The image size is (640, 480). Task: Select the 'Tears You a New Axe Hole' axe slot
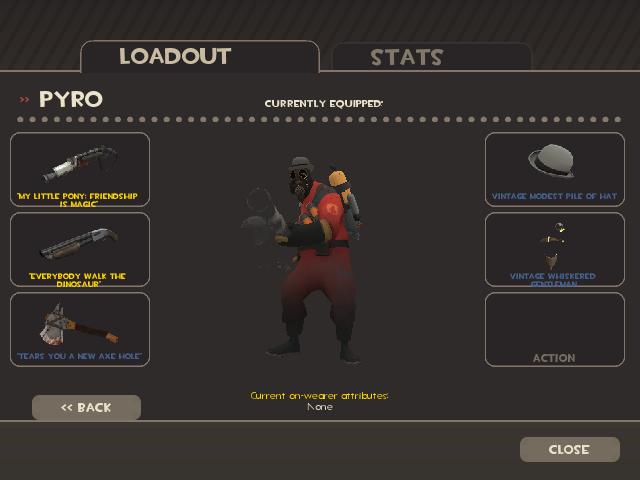point(80,329)
